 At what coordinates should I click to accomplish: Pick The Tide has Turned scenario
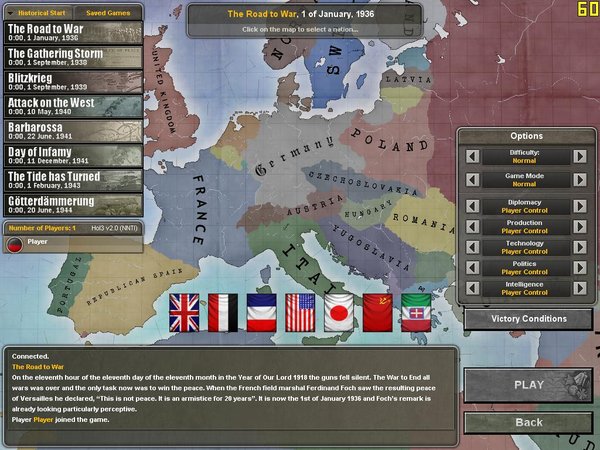click(x=72, y=181)
